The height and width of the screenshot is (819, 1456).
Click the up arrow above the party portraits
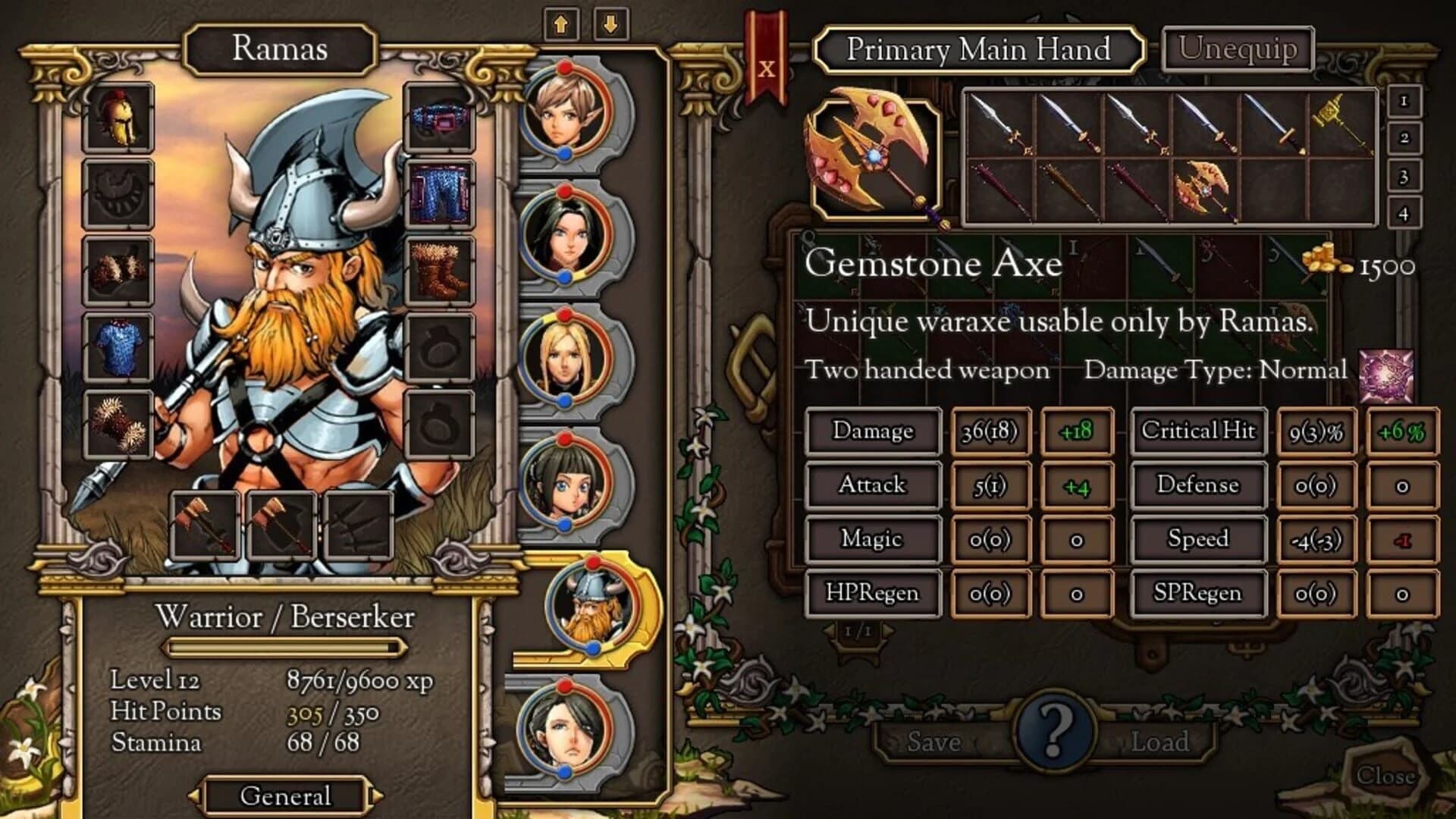[561, 23]
